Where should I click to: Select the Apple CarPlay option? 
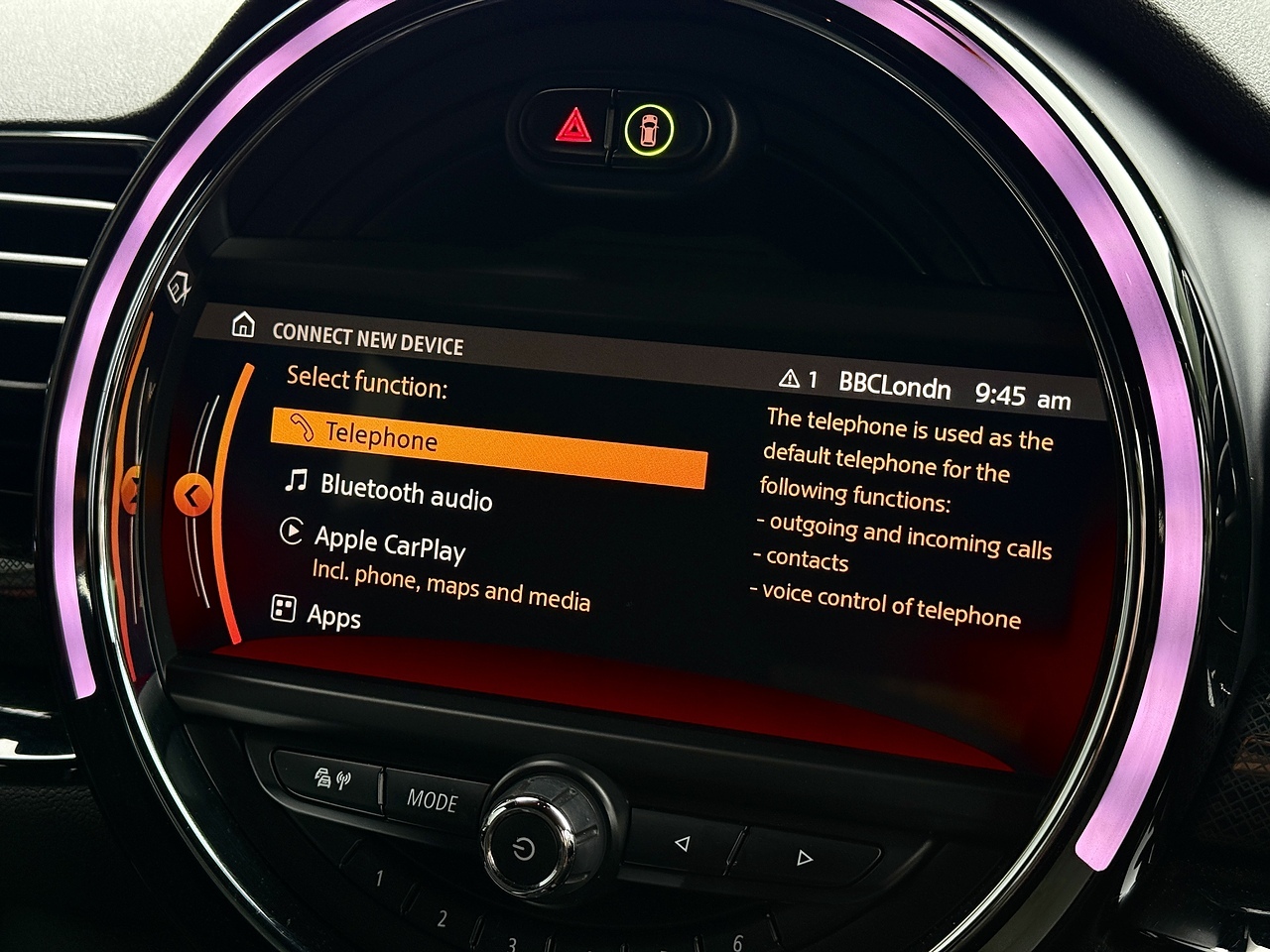pyautogui.click(x=390, y=542)
